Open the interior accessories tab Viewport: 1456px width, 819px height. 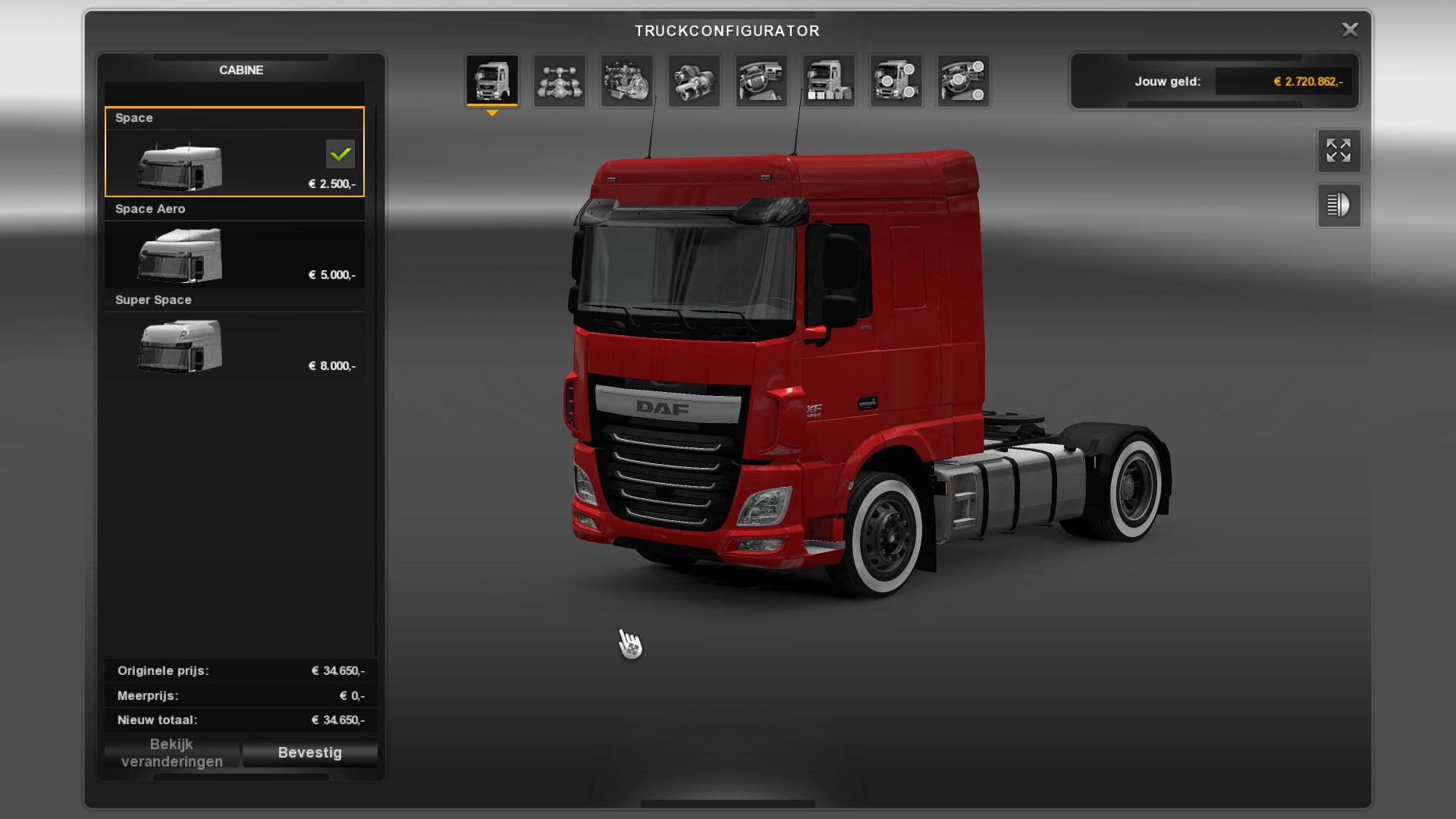point(963,80)
